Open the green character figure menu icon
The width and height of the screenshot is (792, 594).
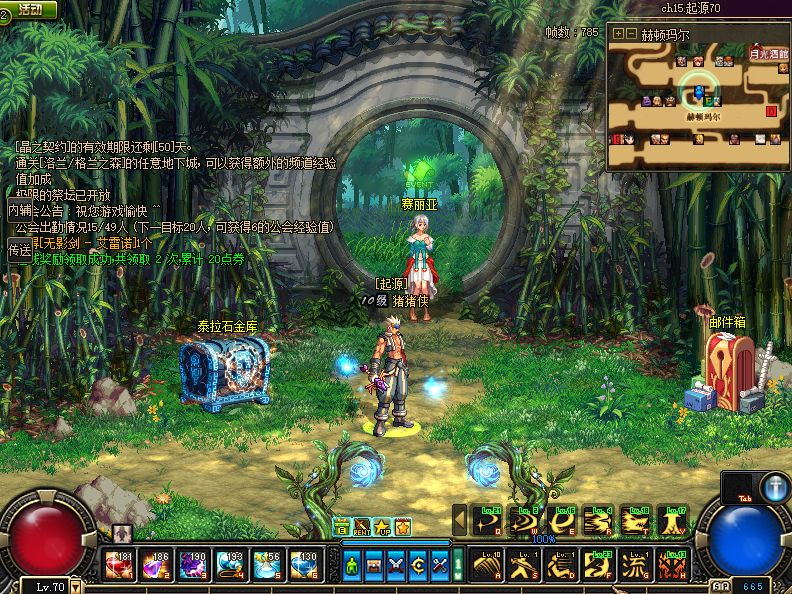pyautogui.click(x=352, y=565)
